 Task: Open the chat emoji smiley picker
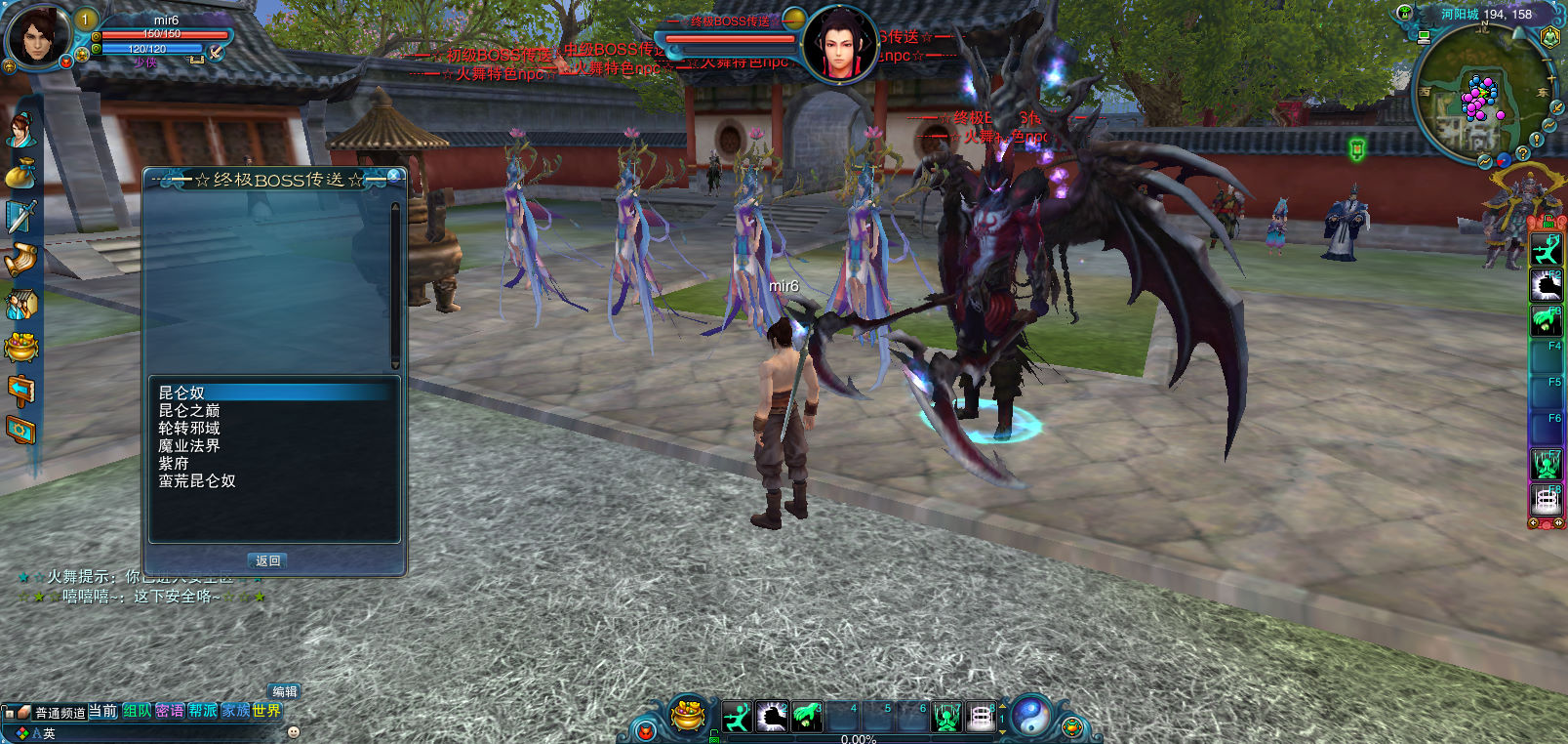294,731
